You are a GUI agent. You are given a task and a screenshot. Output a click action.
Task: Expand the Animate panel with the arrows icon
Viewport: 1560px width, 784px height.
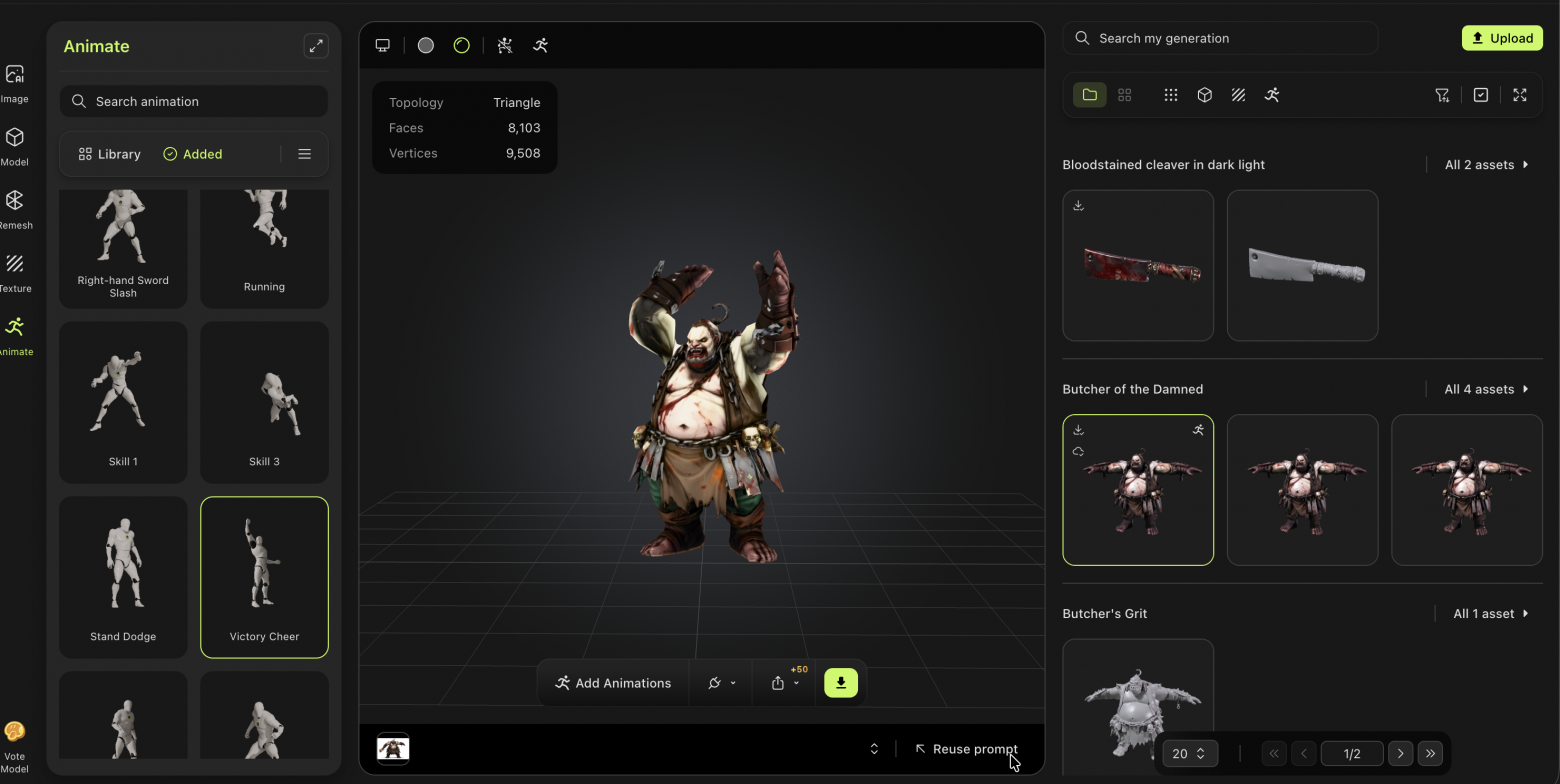pos(316,46)
